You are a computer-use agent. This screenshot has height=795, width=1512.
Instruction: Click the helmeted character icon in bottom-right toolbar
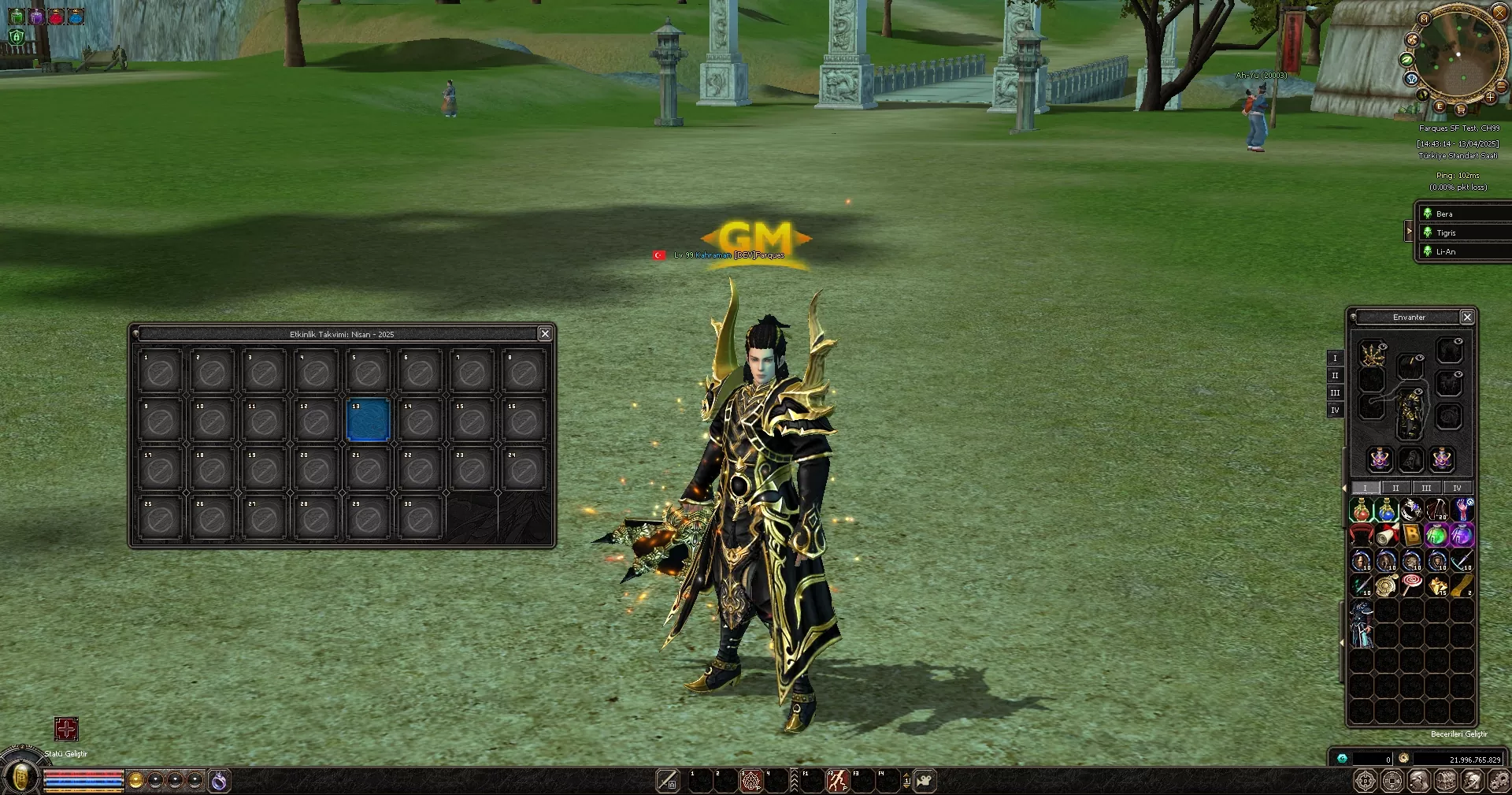(1470, 780)
